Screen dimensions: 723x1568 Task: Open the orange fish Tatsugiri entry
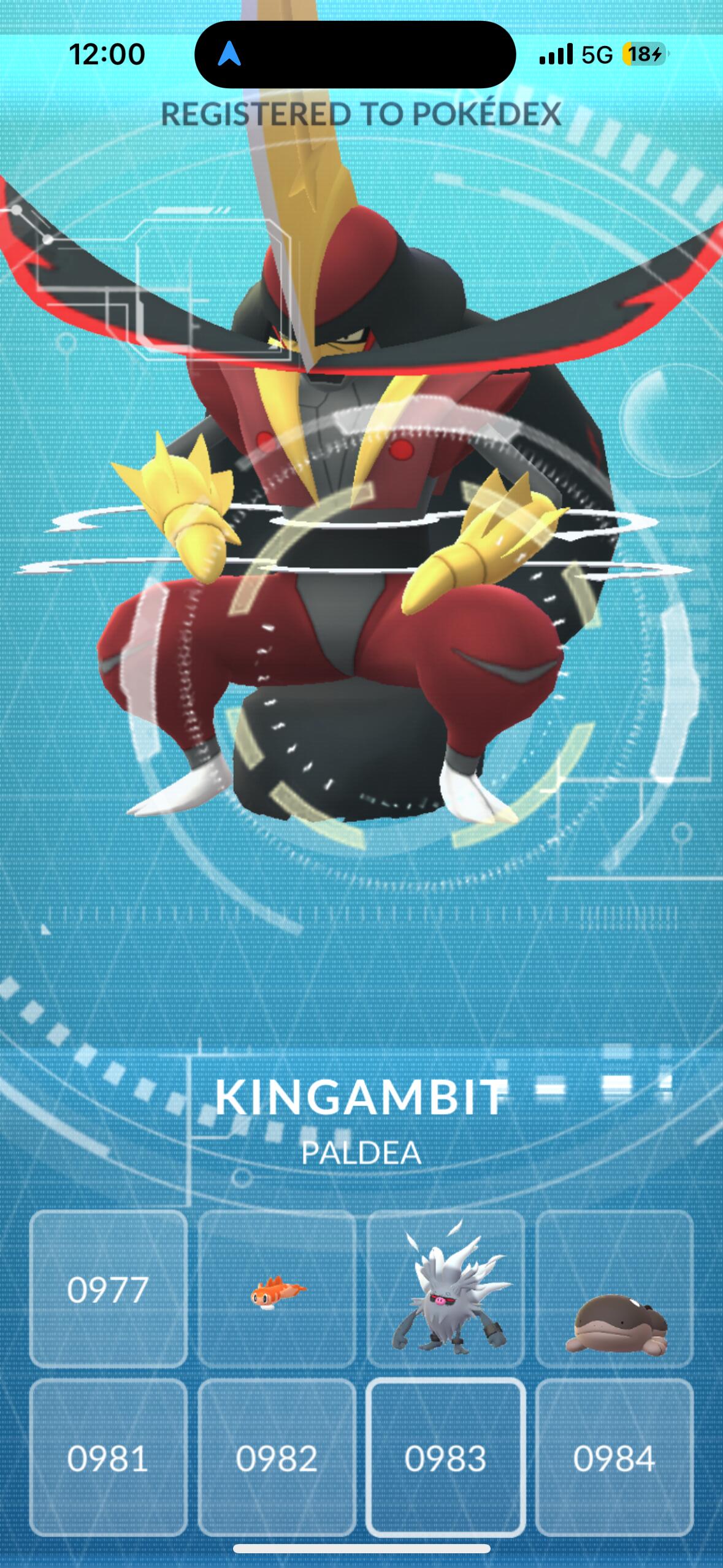point(277,1289)
